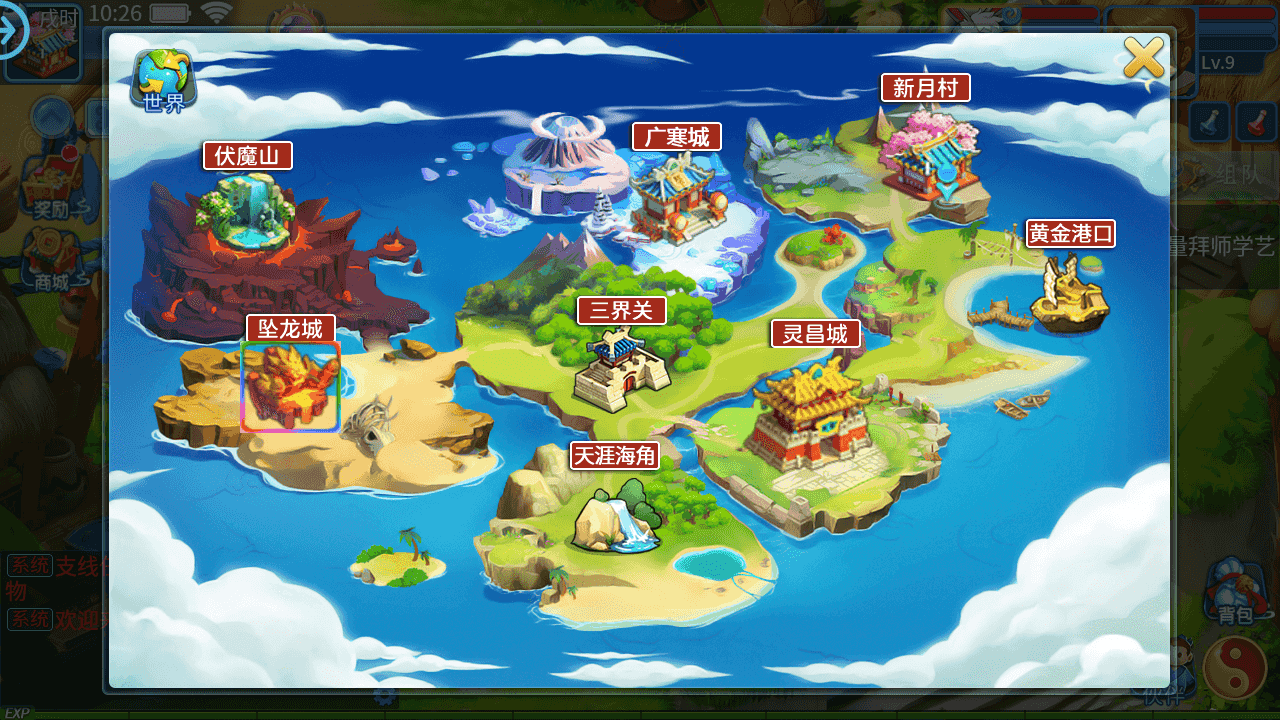Use the red health potion icon
Screen dimensions: 1280x720
1258,124
